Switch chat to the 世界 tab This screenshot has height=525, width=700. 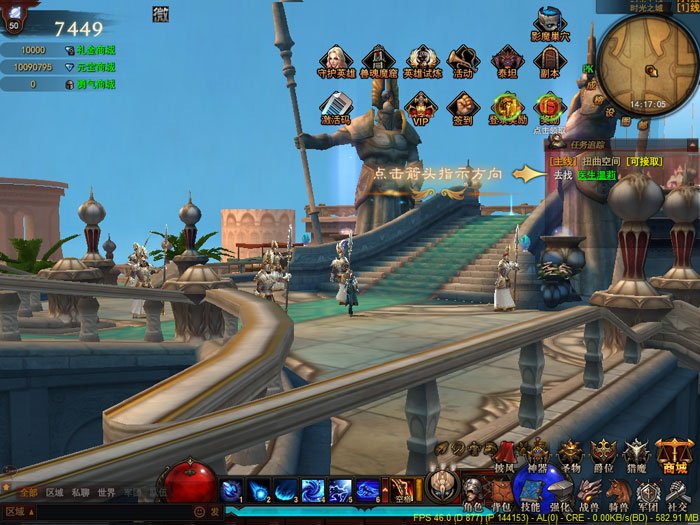click(x=106, y=492)
